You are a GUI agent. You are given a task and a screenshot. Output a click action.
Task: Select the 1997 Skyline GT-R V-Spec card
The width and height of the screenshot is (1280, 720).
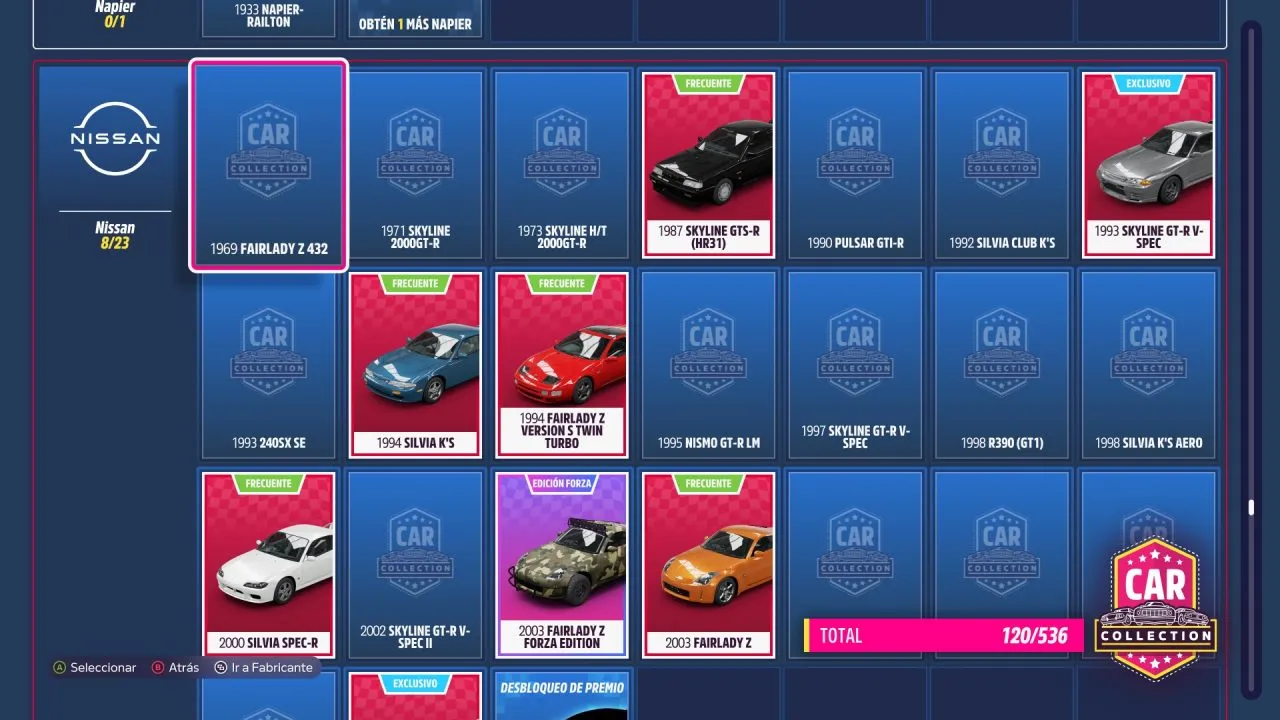[x=855, y=365]
